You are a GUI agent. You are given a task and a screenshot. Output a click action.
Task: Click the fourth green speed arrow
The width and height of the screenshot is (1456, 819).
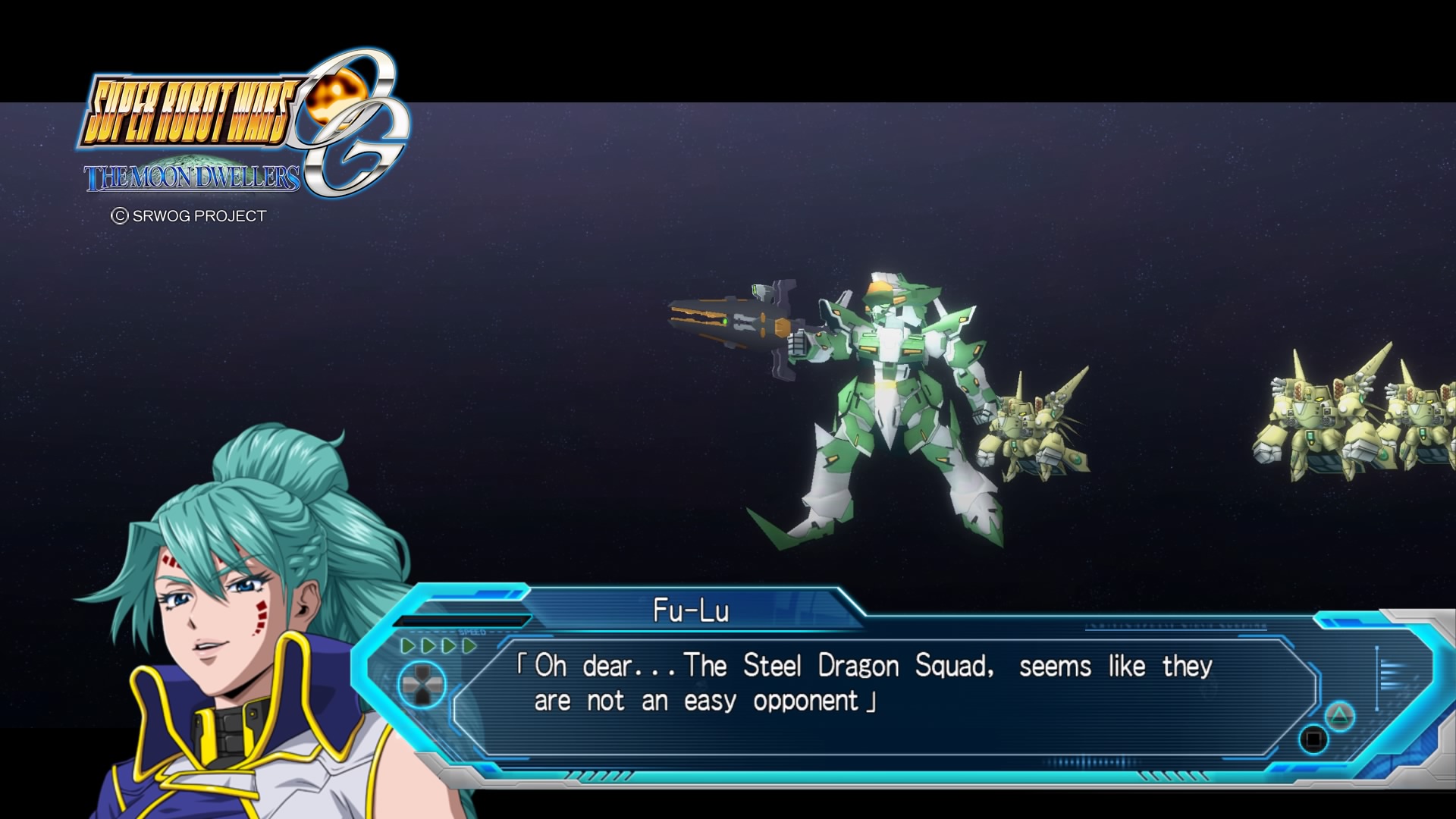[469, 646]
